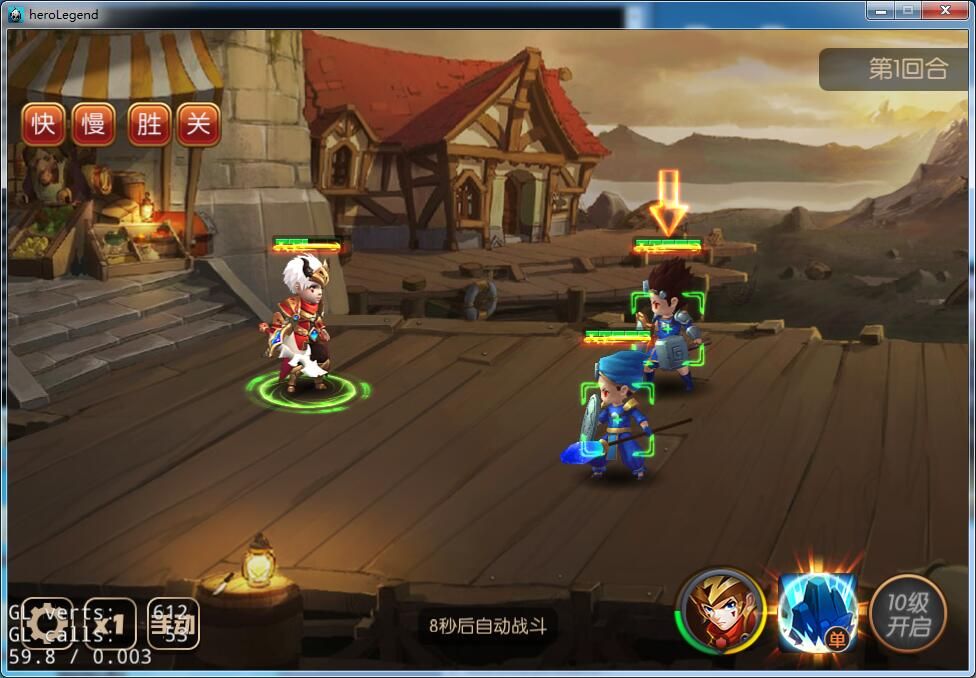This screenshot has width=976, height=678.
Task: Select the red-armored hero portrait
Action: coord(721,610)
